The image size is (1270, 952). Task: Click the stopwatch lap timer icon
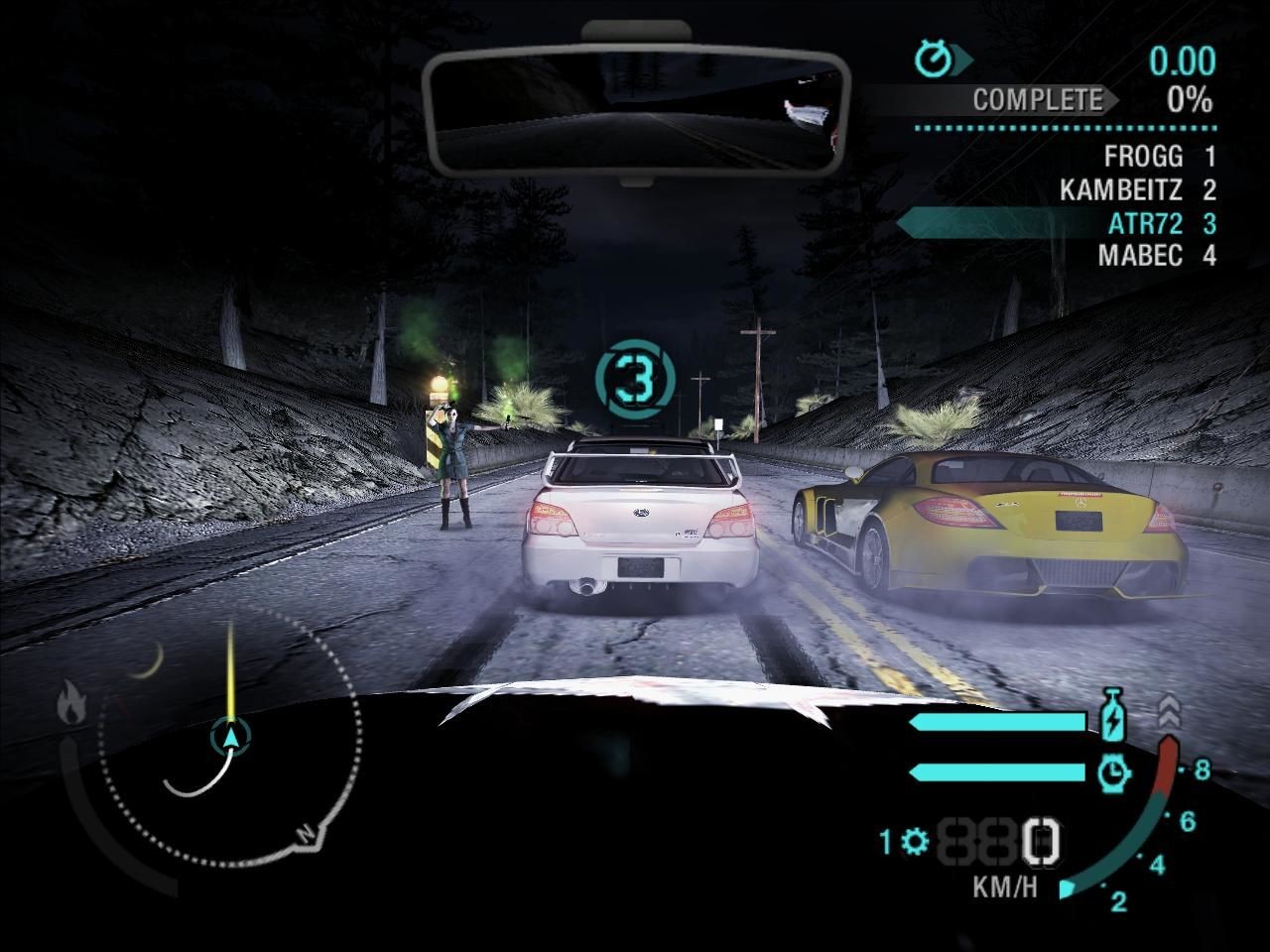(935, 59)
